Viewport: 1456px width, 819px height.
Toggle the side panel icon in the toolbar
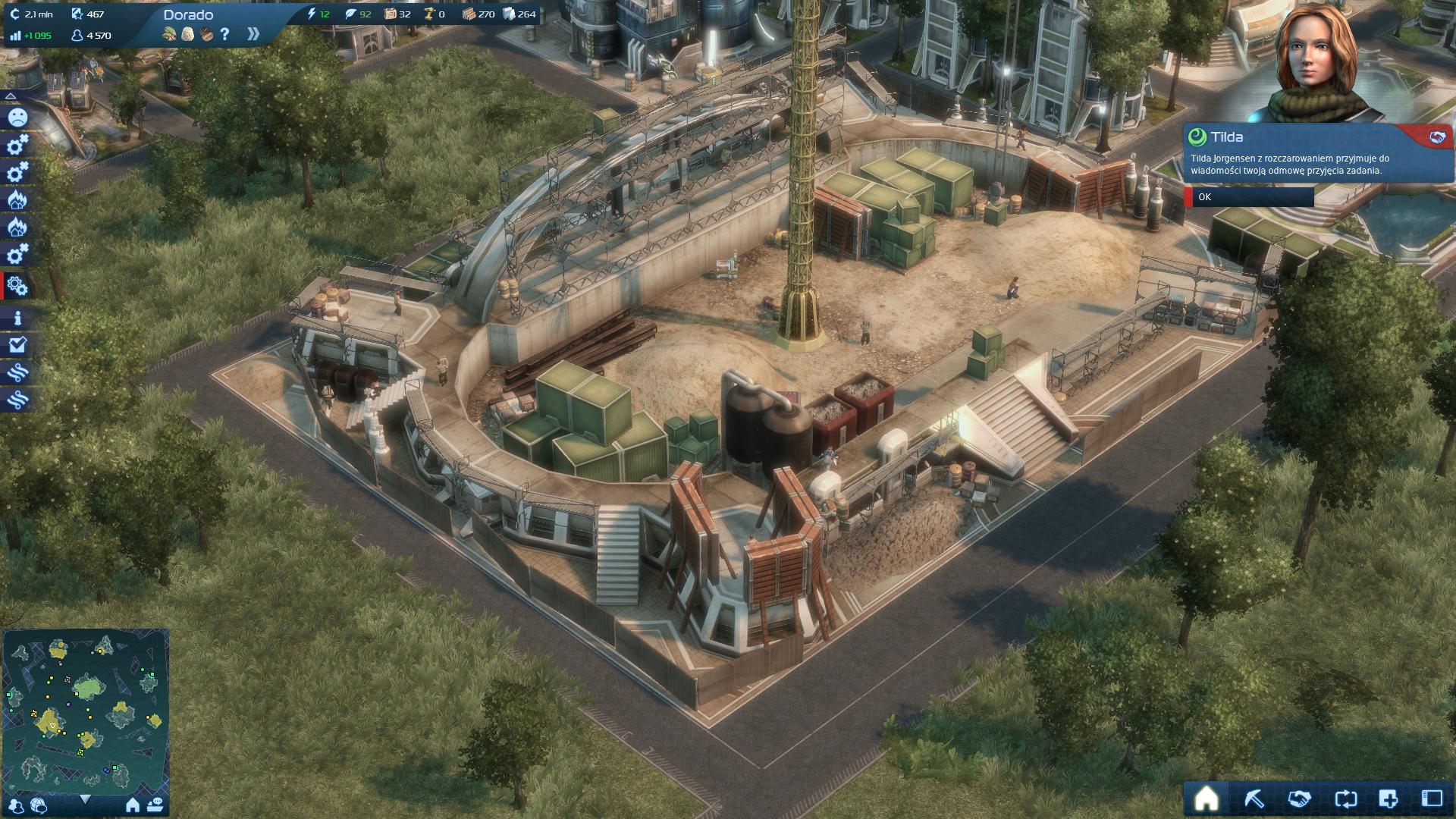[x=1432, y=799]
